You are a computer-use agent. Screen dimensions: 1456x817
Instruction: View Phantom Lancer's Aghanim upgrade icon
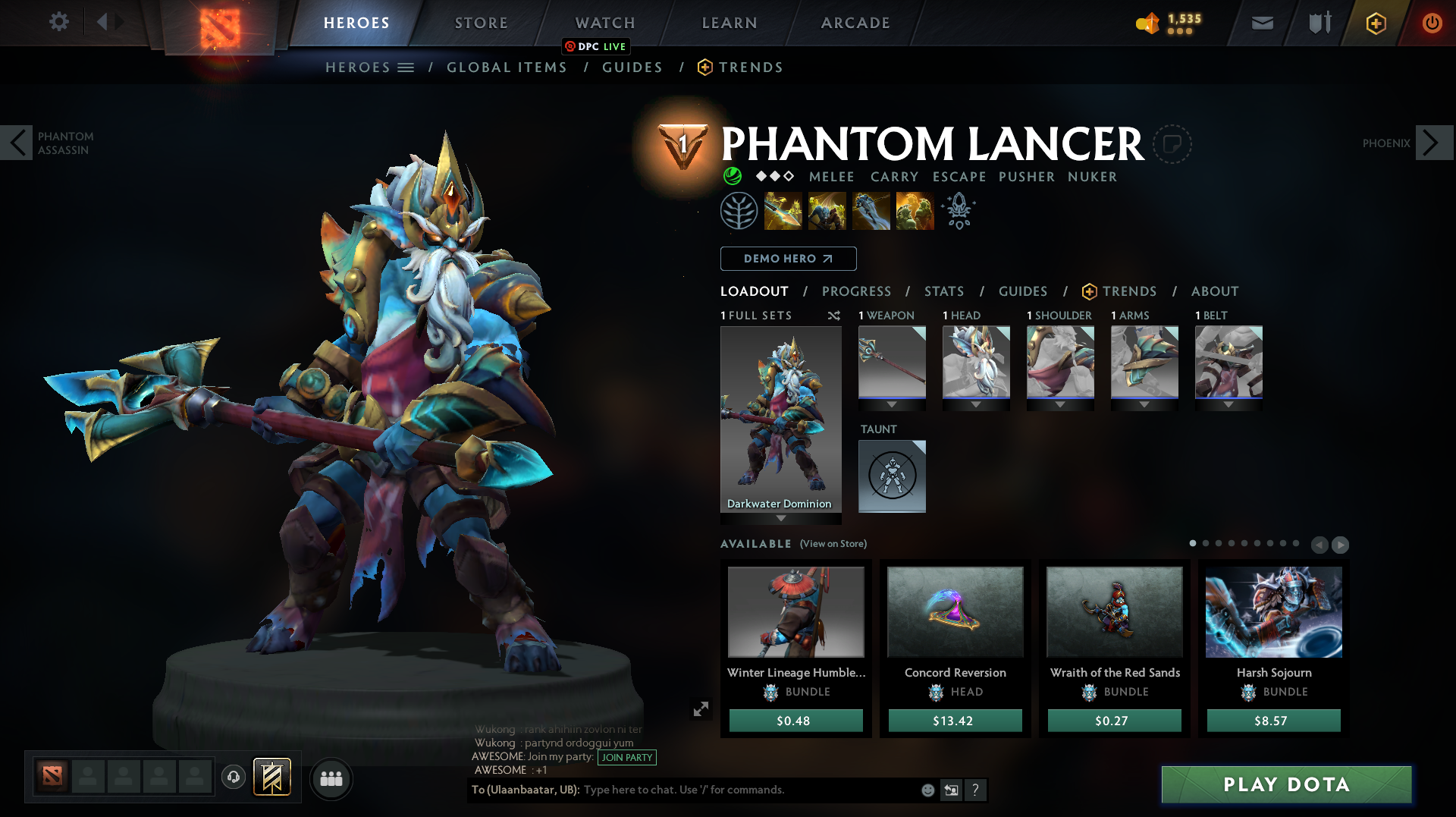point(958,211)
